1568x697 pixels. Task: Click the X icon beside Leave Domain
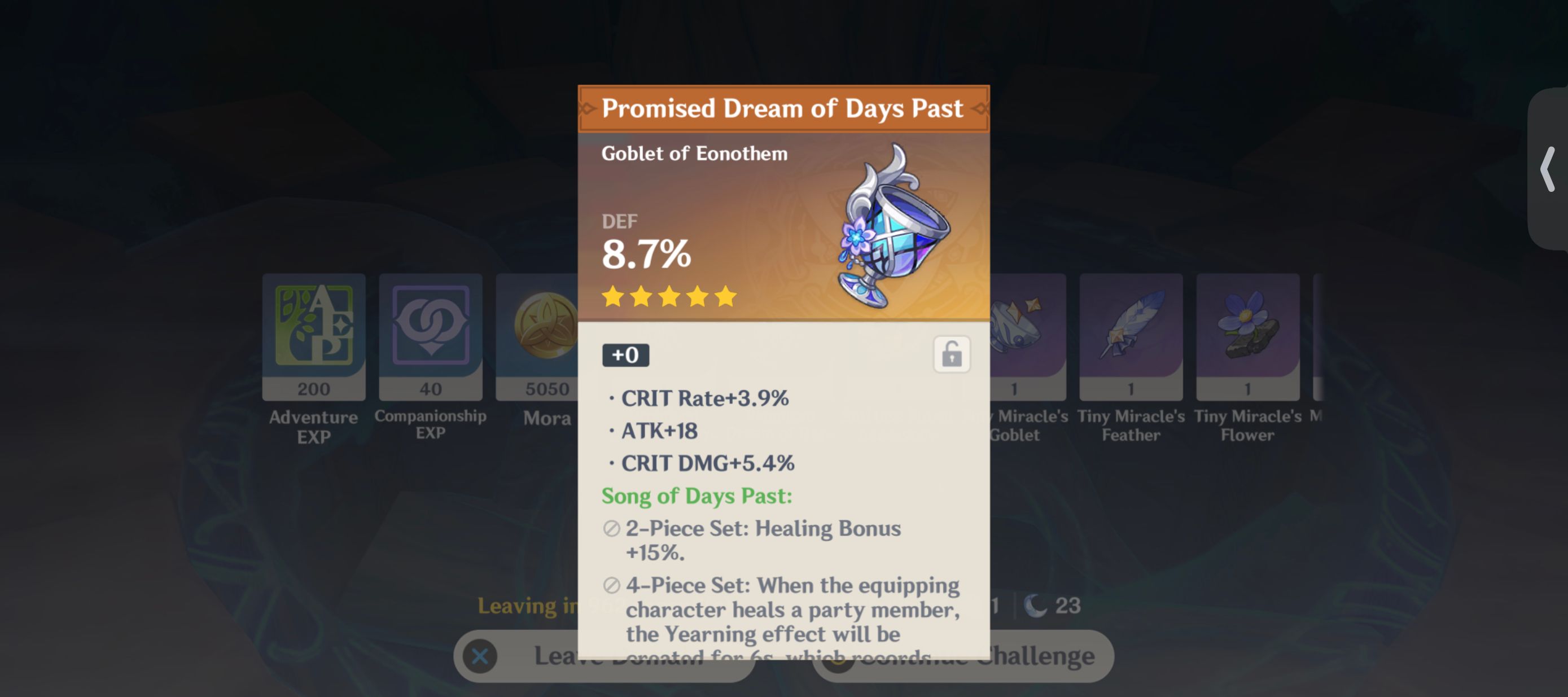(x=480, y=656)
